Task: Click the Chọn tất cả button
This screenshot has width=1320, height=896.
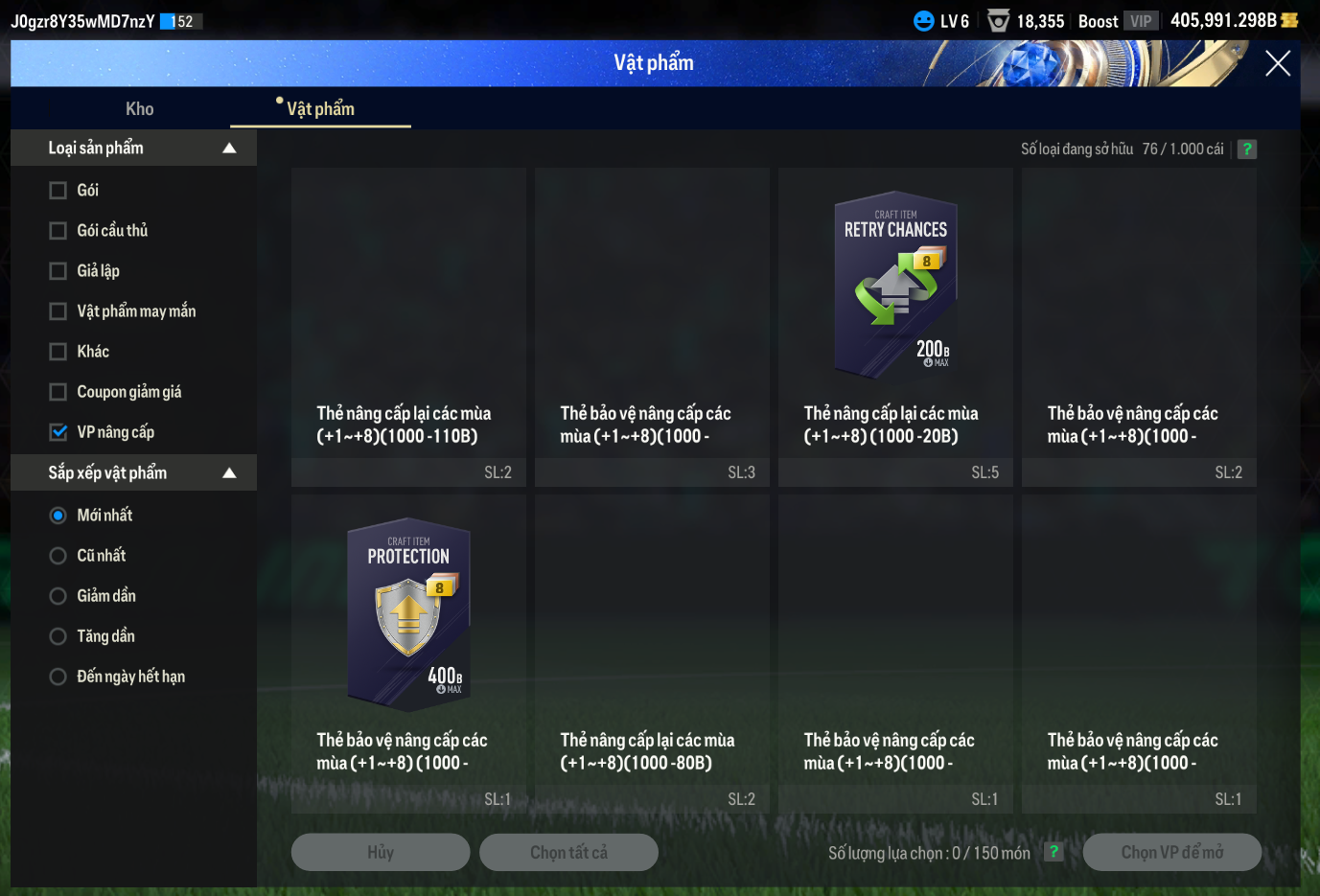Action: pos(568,852)
